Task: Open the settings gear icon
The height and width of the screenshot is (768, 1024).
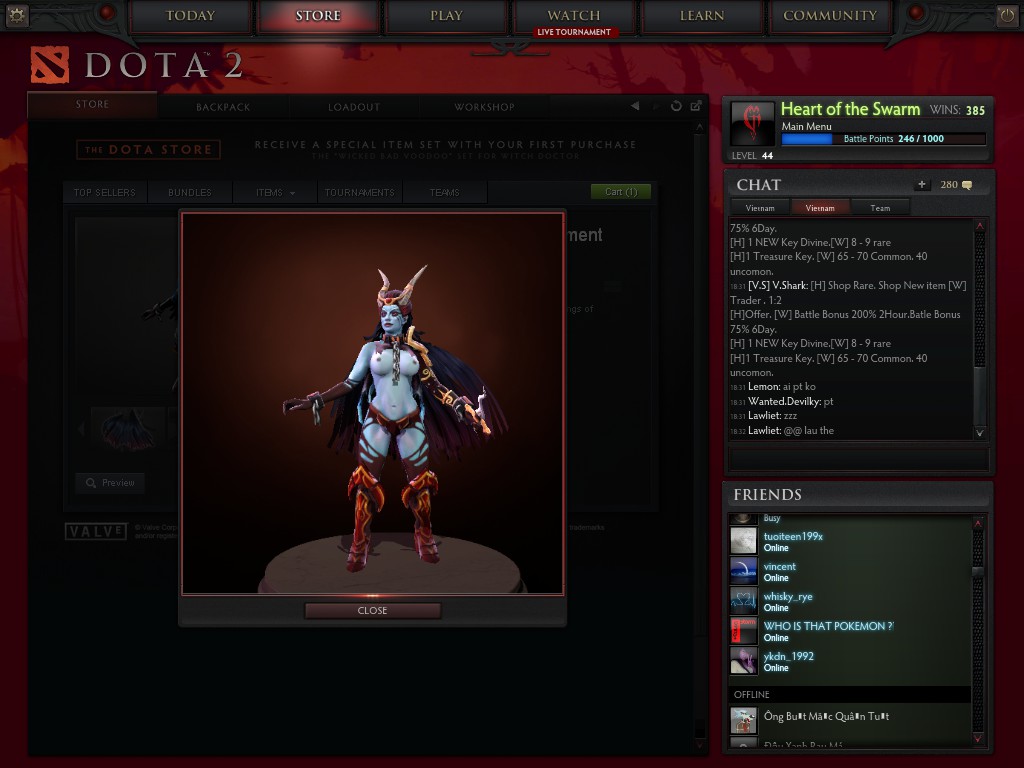Action: tap(17, 15)
